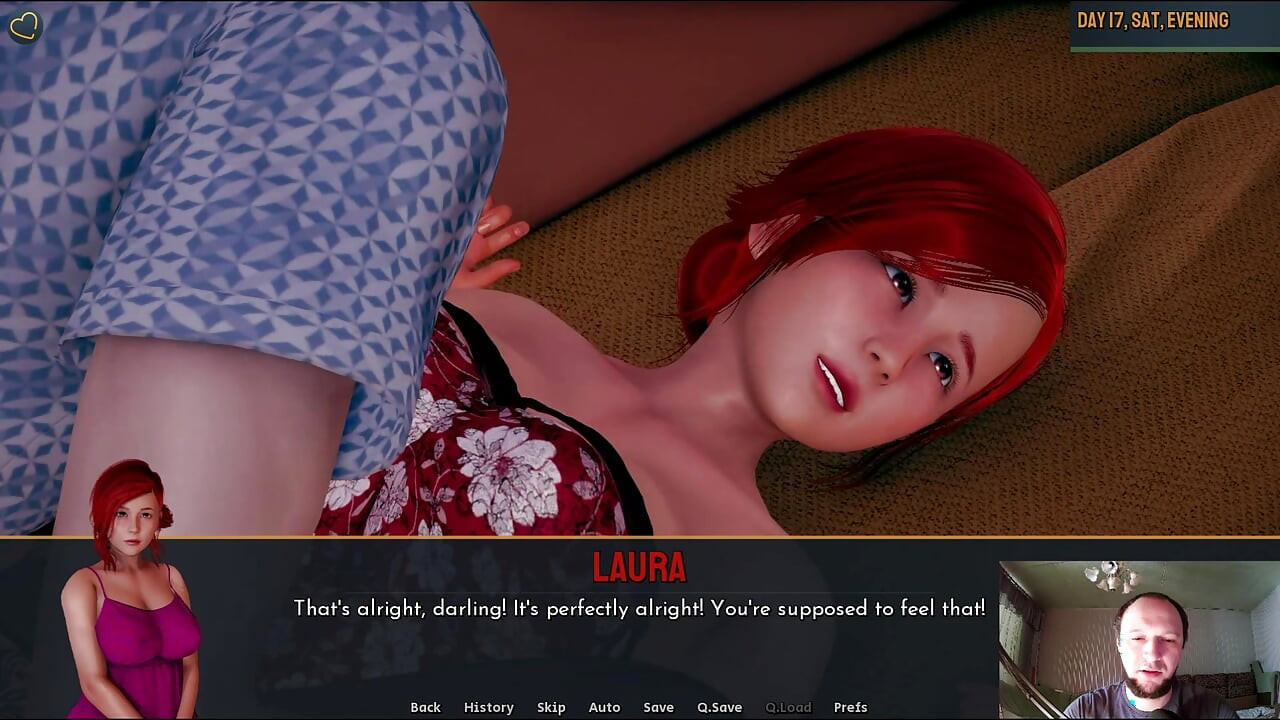1280x720 pixels.
Task: Open the Prefs settings screen
Action: tap(850, 707)
